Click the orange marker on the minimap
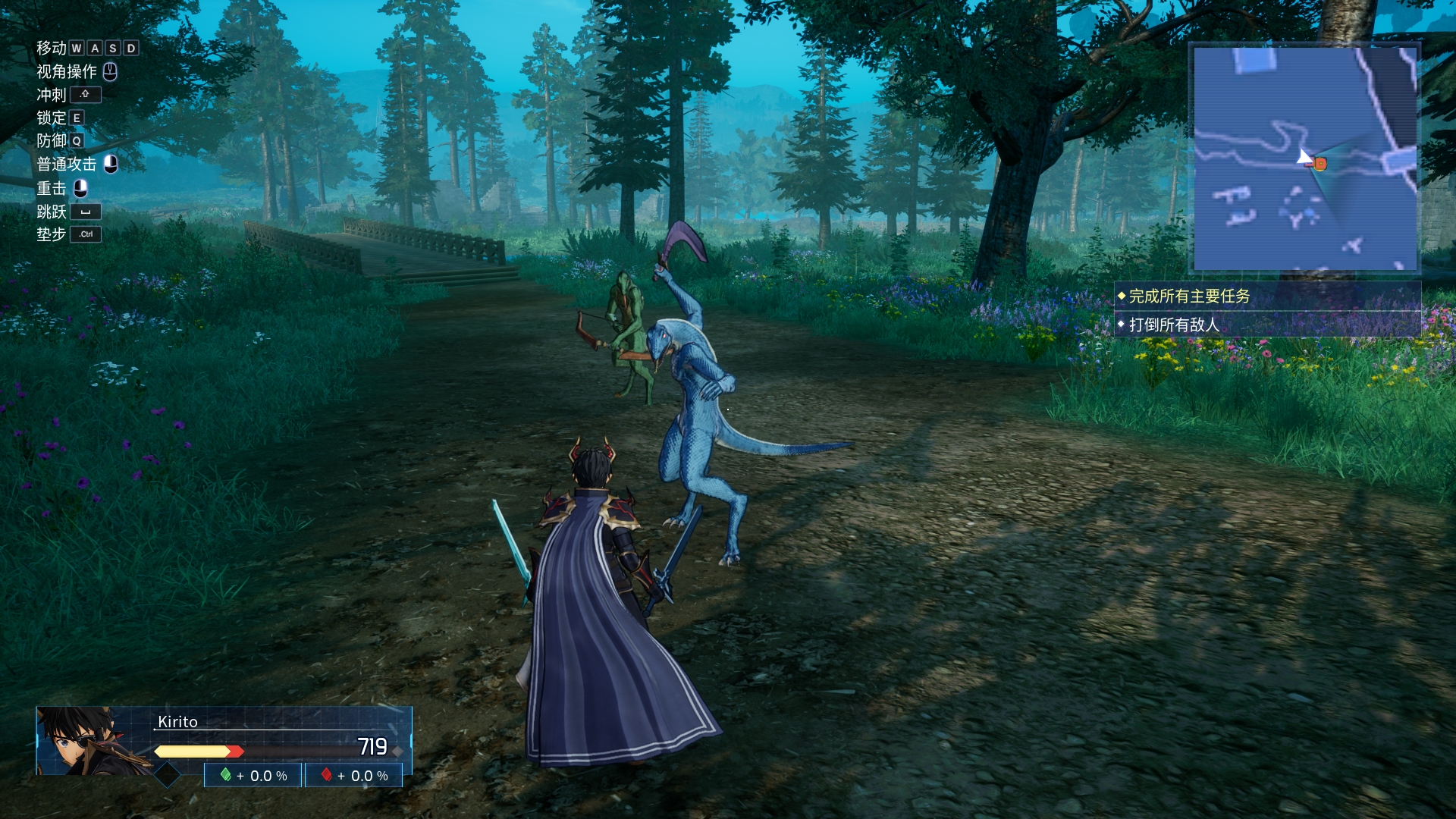This screenshot has height=819, width=1456. click(1320, 163)
